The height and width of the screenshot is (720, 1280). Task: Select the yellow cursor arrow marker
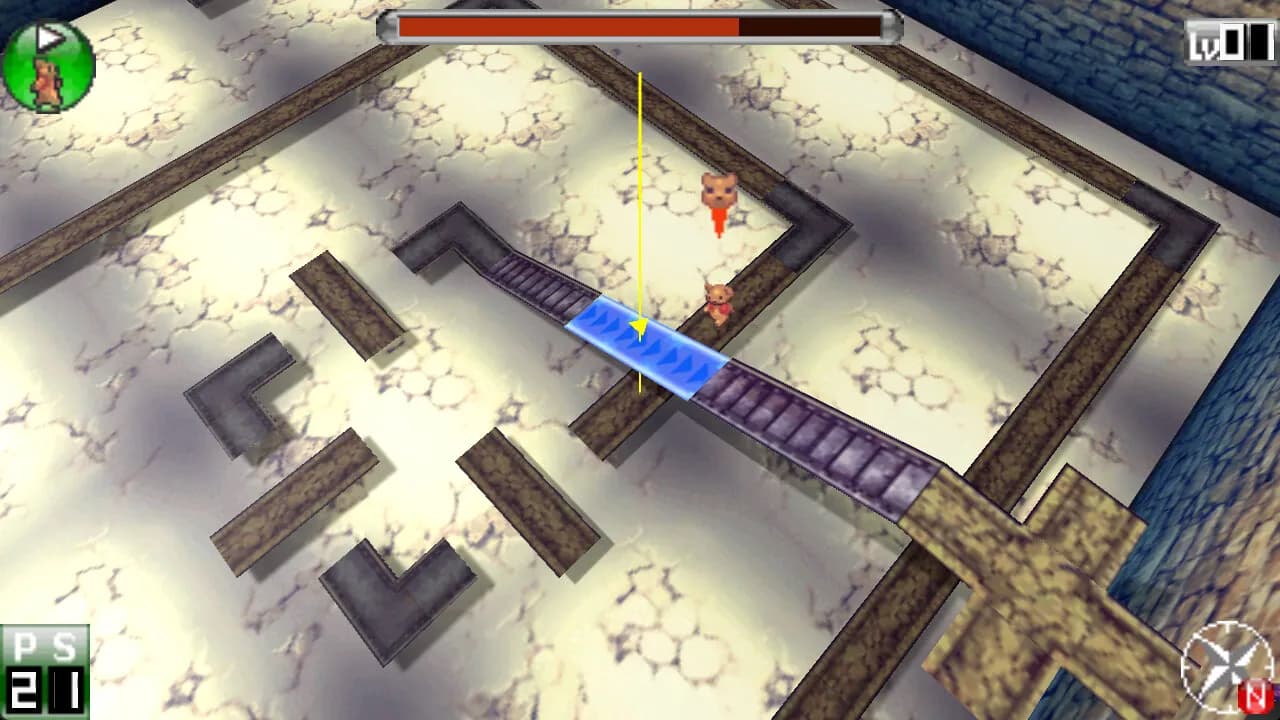click(637, 328)
